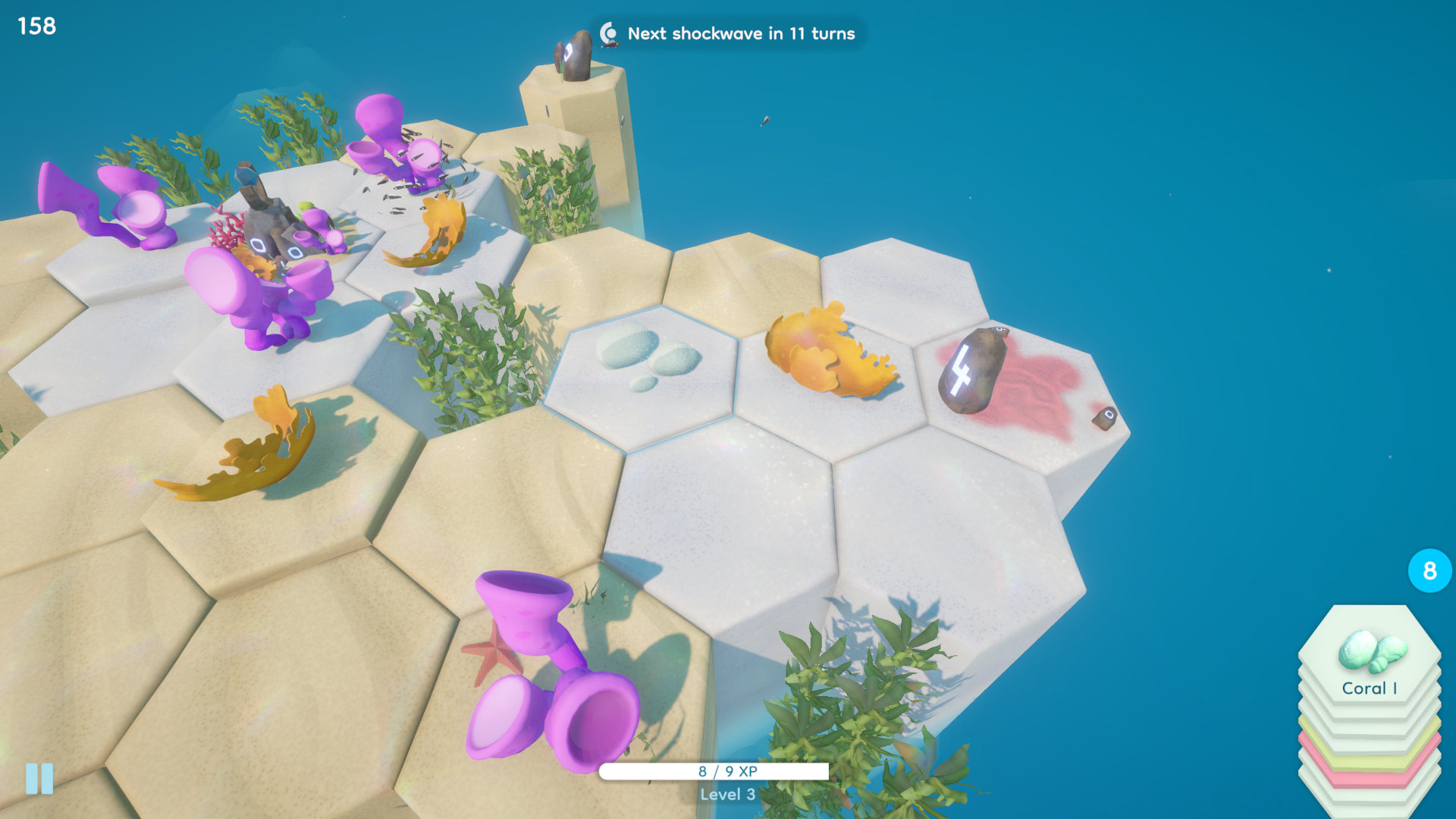The width and height of the screenshot is (1456, 819).
Task: Click the score counter reading 158
Action: [36, 25]
